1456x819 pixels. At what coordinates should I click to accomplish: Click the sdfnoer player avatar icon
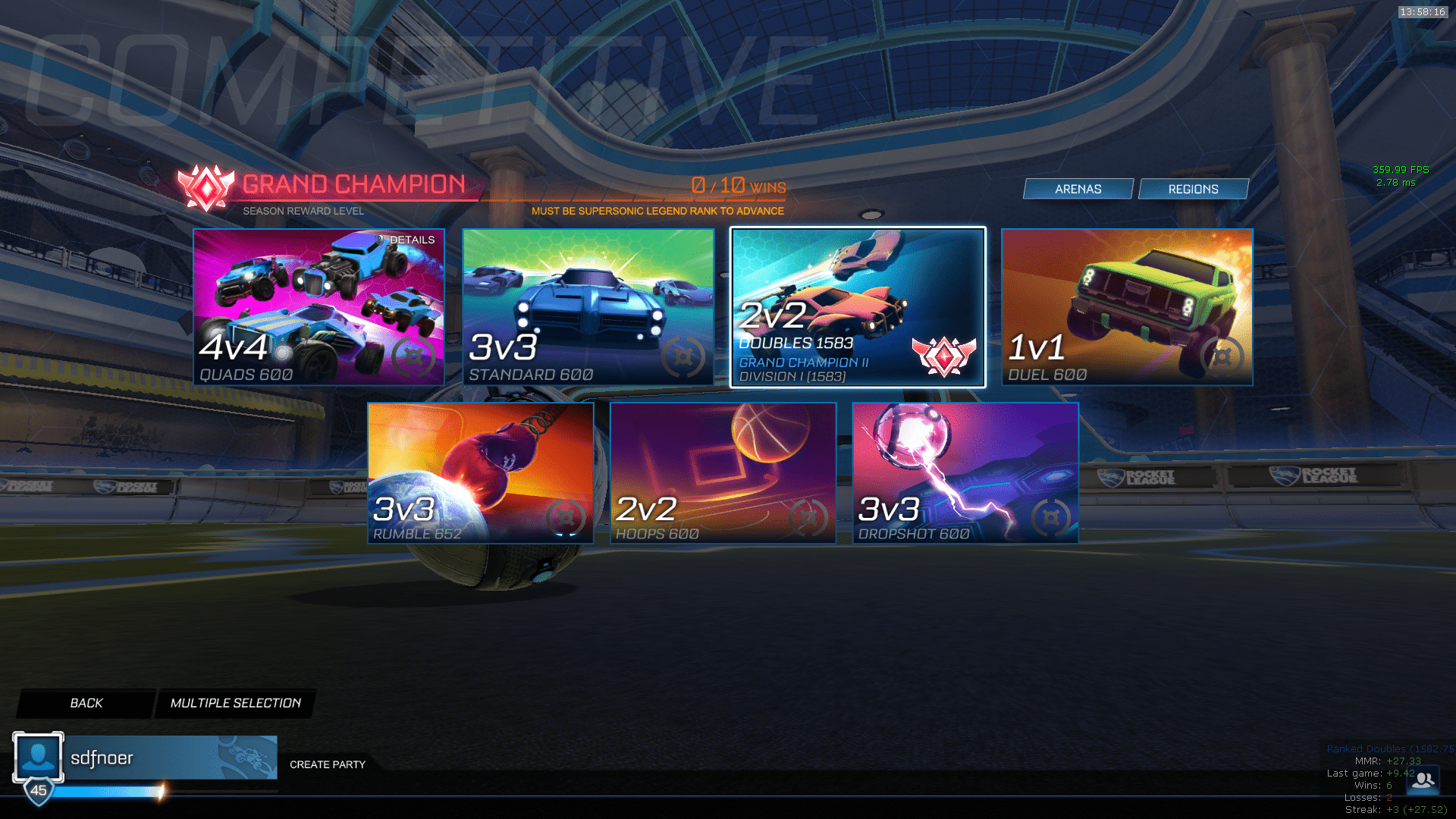(x=38, y=756)
